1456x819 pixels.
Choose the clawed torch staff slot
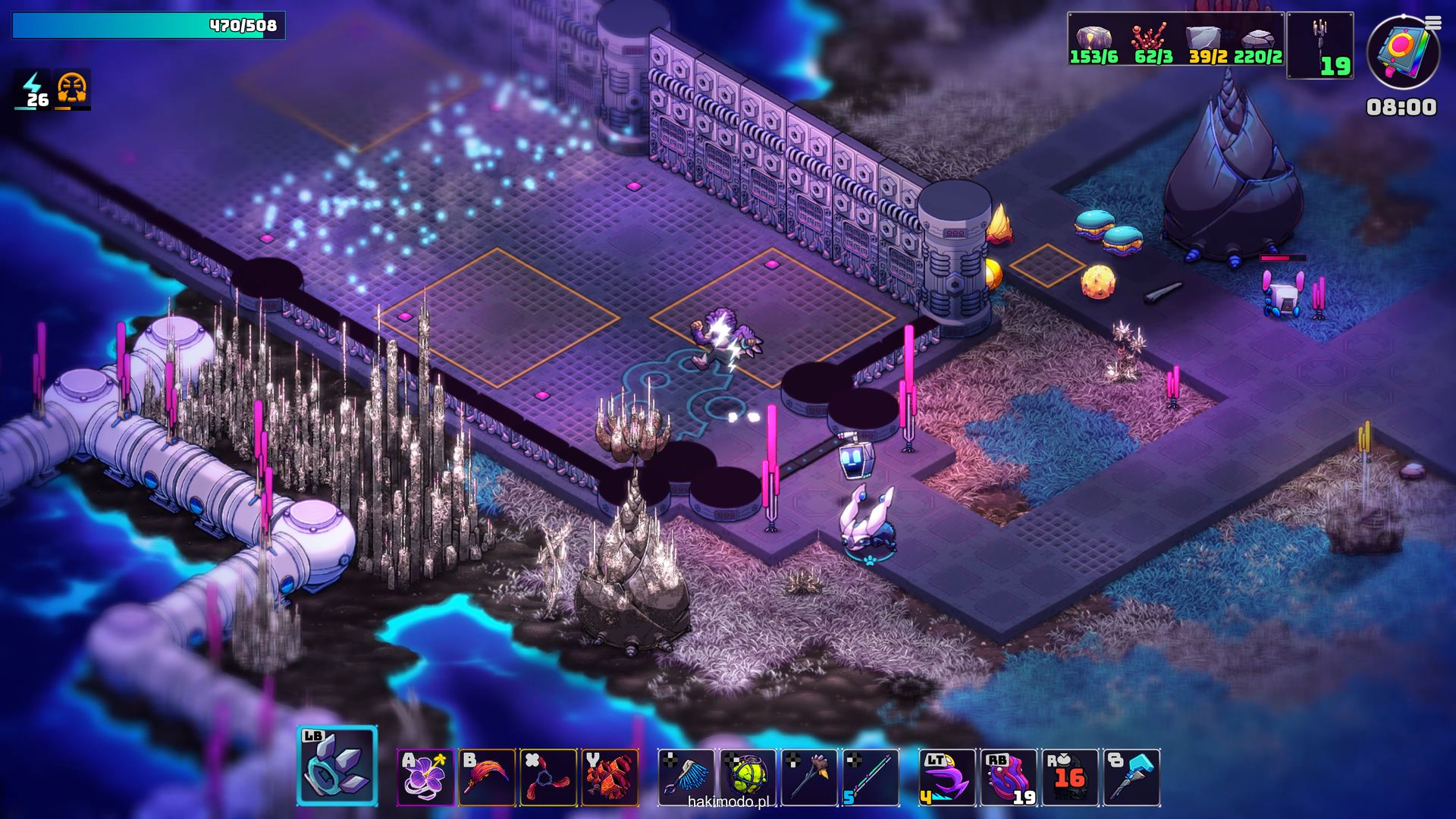[x=809, y=777]
